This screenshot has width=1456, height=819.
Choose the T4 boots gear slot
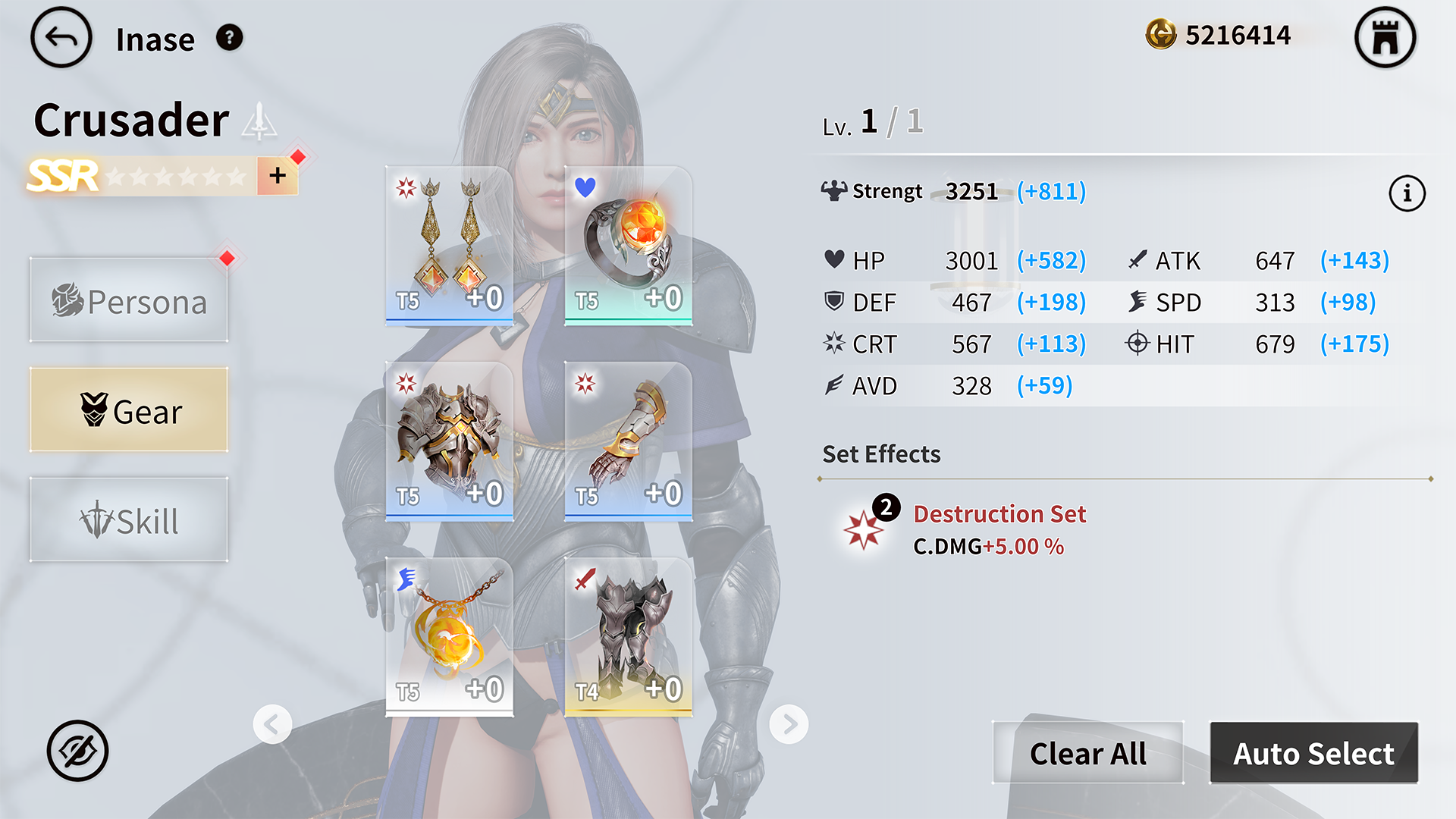(628, 637)
